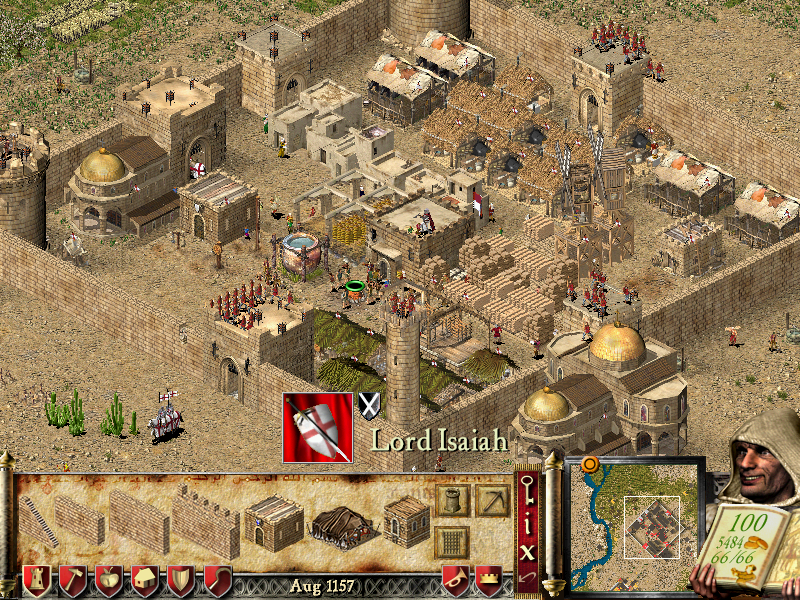This screenshot has width=800, height=600.
Task: Switch to farm buildings sickle tab
Action: pyautogui.click(x=217, y=581)
